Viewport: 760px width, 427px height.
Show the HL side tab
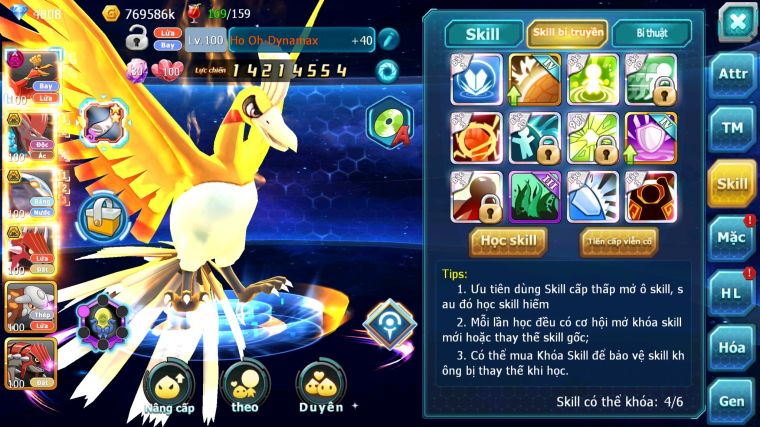pos(732,292)
